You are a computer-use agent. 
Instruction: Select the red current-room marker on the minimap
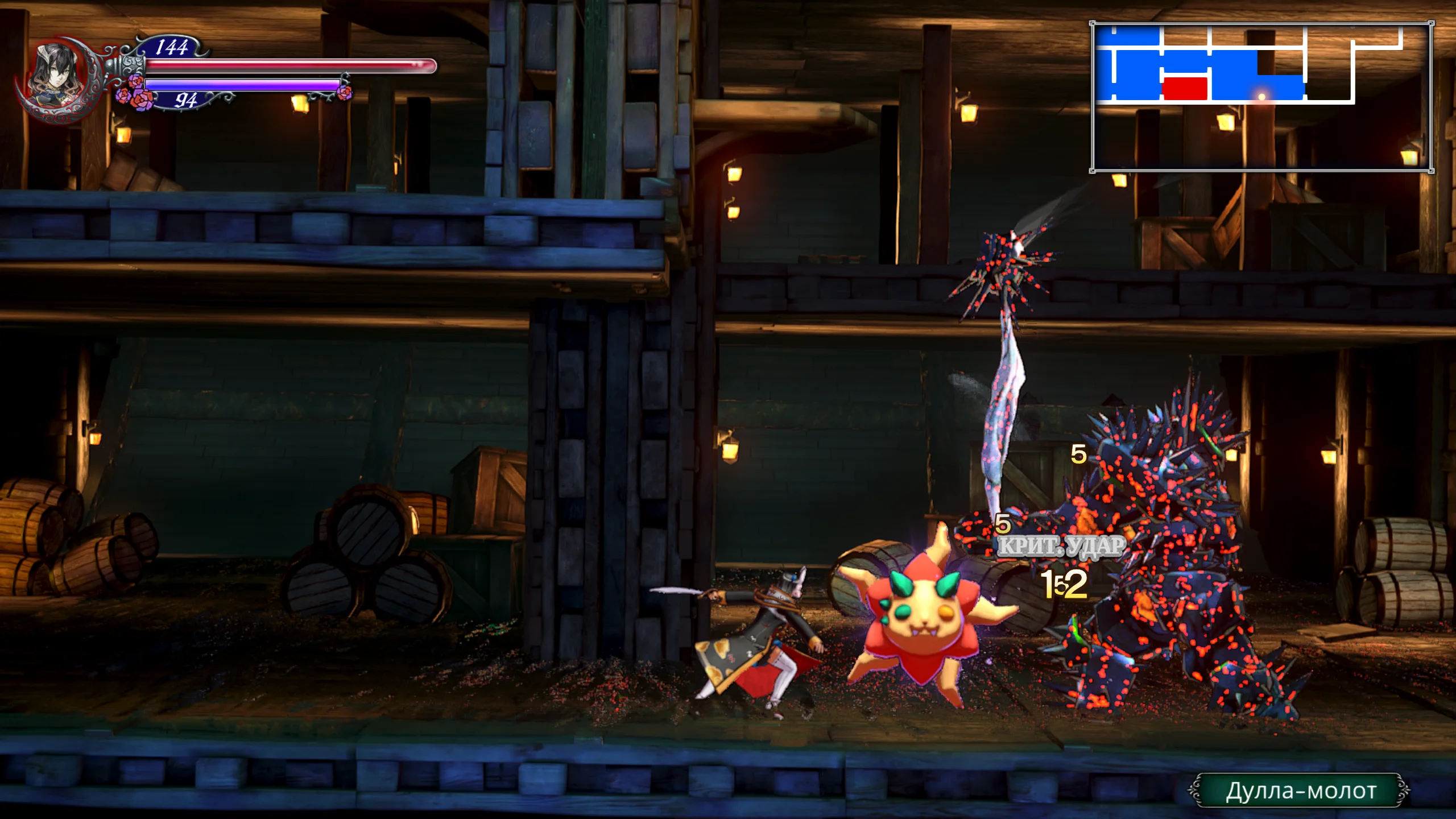[x=1184, y=88]
